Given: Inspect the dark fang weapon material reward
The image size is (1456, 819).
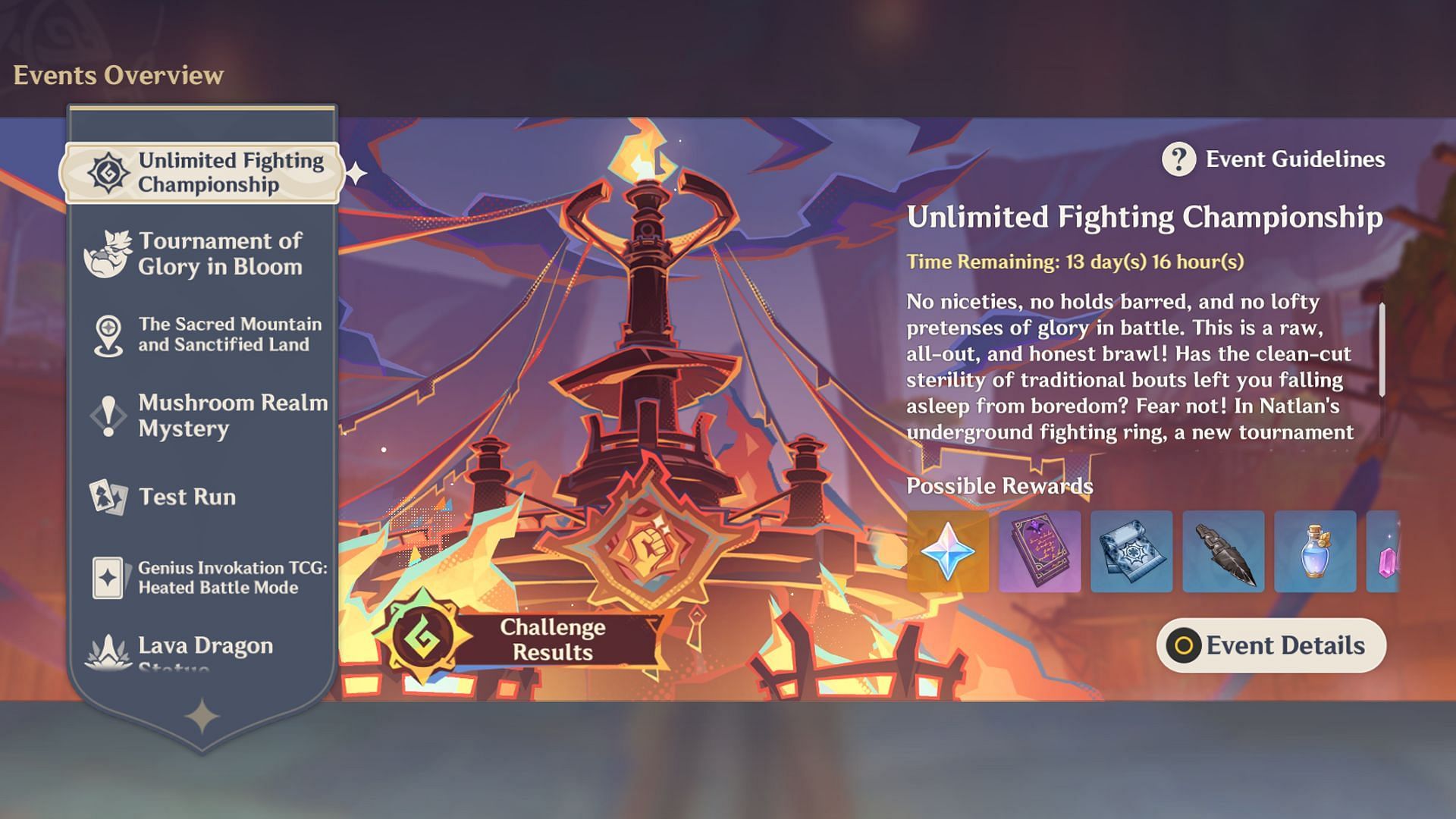Looking at the screenshot, I should coord(1223,551).
